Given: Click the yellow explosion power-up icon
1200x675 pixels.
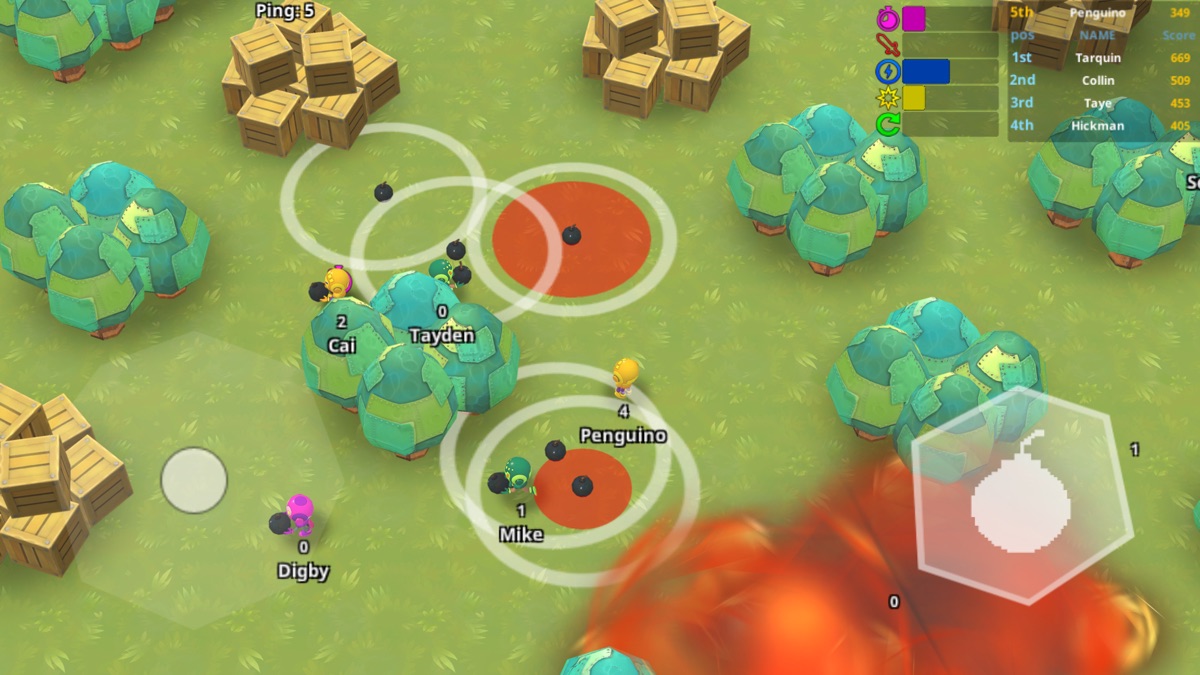Looking at the screenshot, I should tap(888, 98).
